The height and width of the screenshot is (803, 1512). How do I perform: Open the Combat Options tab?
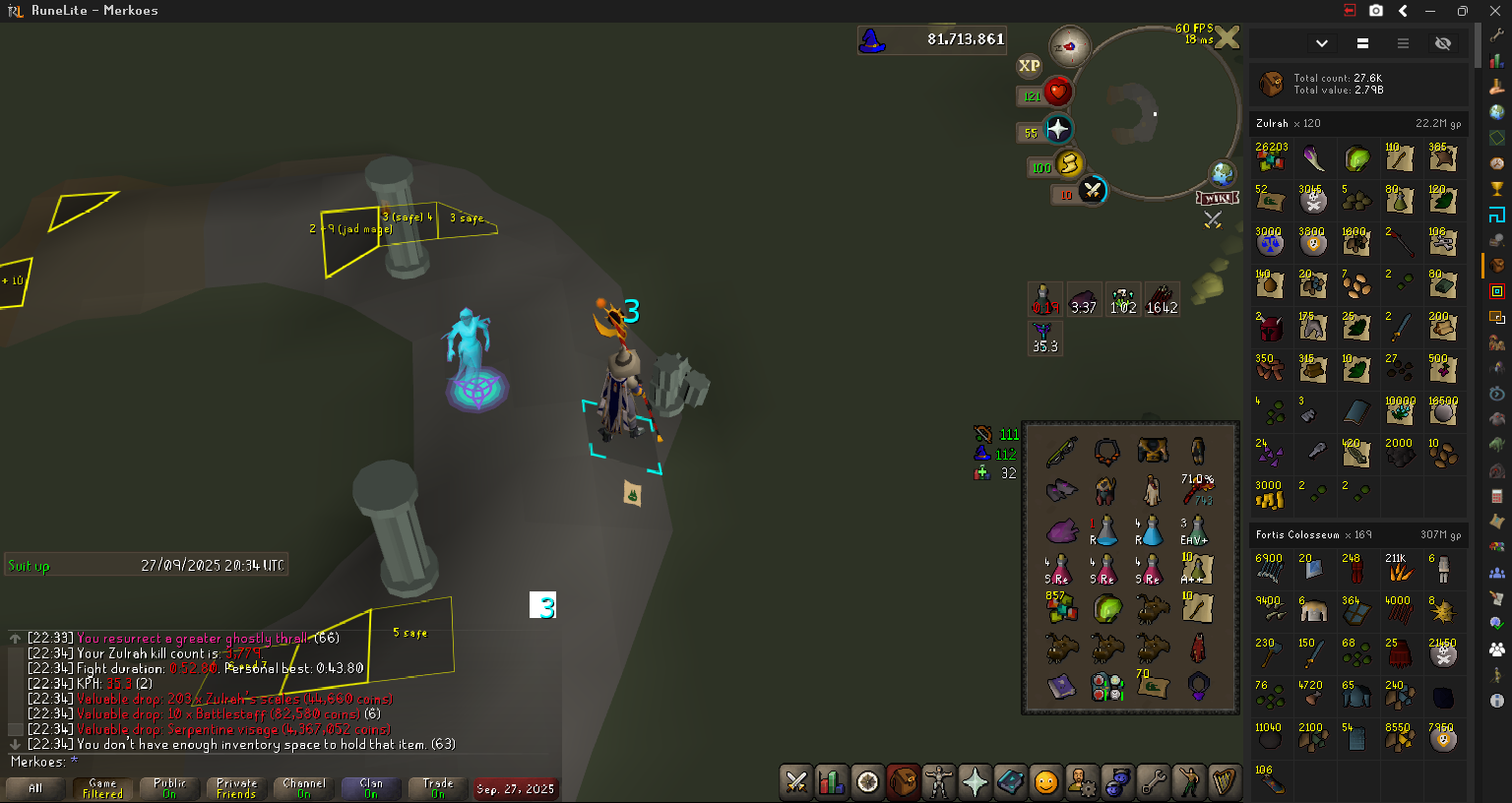(796, 782)
